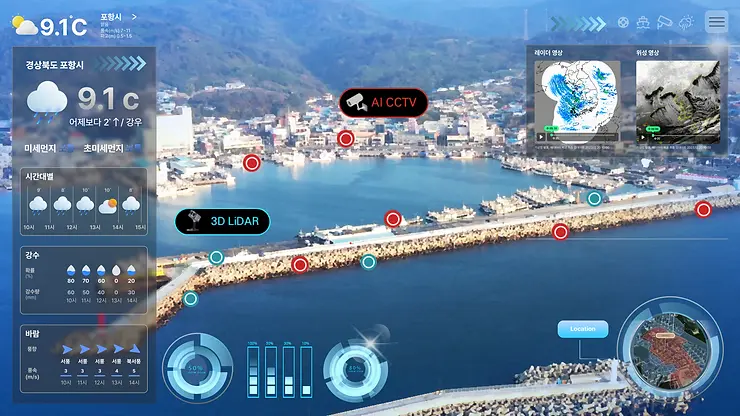Click the Location label button
This screenshot has height=416, width=740.
tap(582, 329)
